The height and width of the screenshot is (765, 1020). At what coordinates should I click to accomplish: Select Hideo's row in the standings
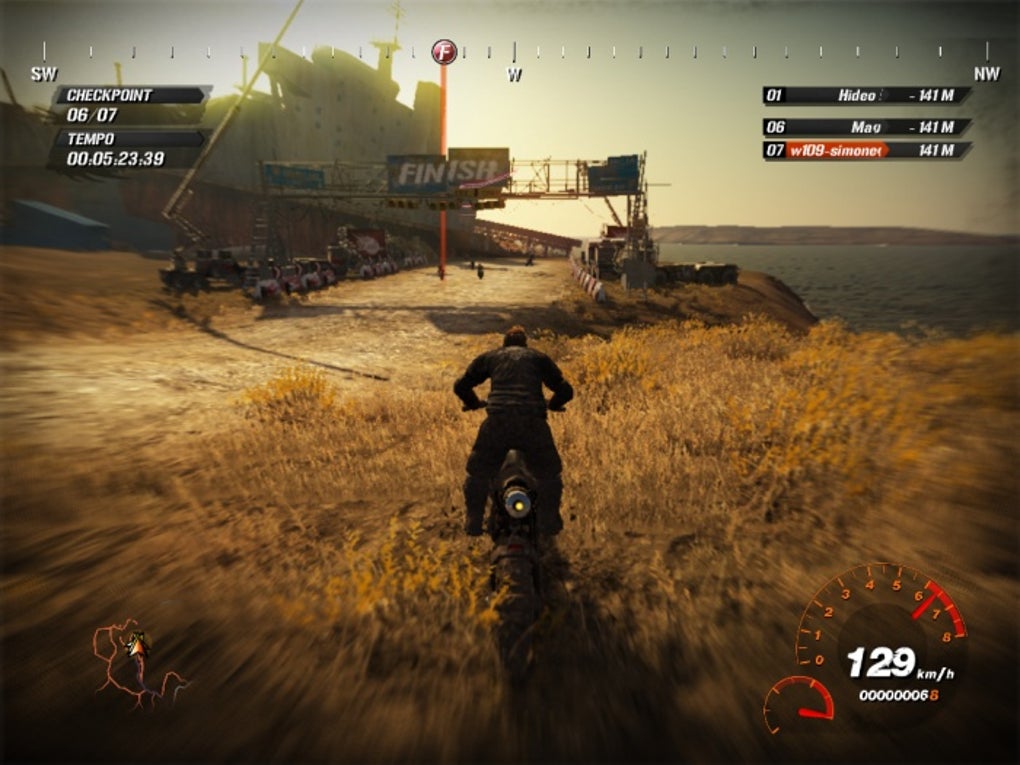pyautogui.click(x=866, y=95)
